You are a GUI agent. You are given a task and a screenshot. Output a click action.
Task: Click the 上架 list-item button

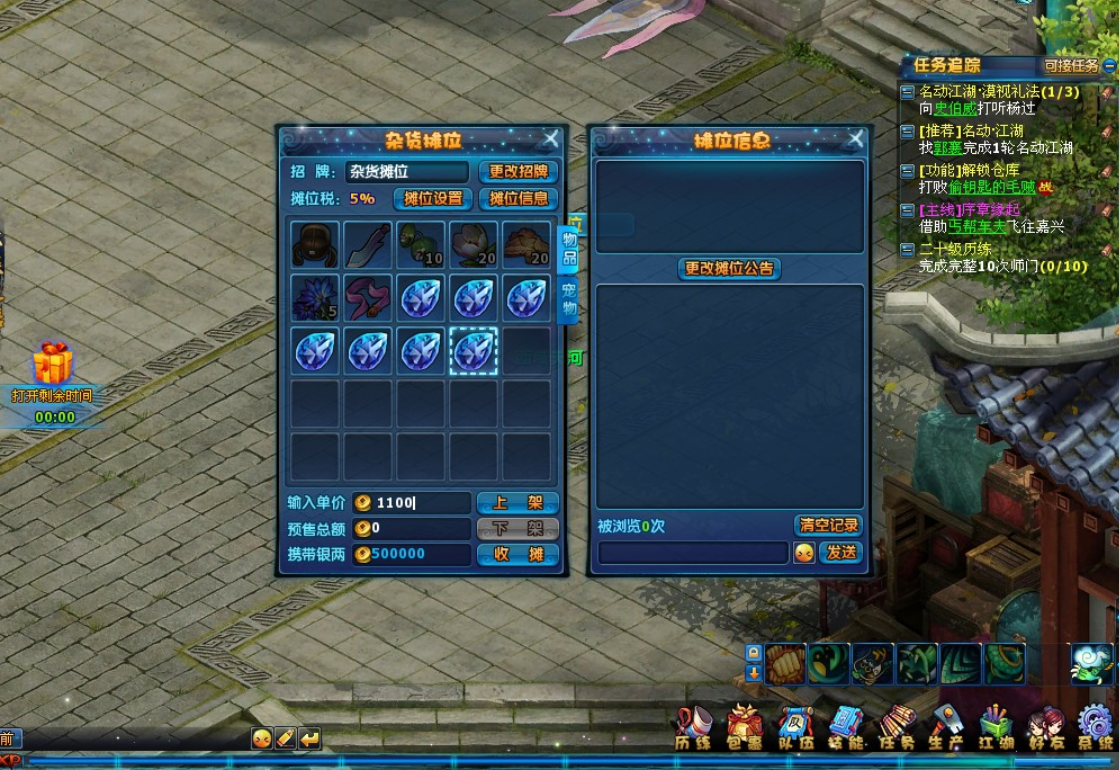(x=517, y=503)
